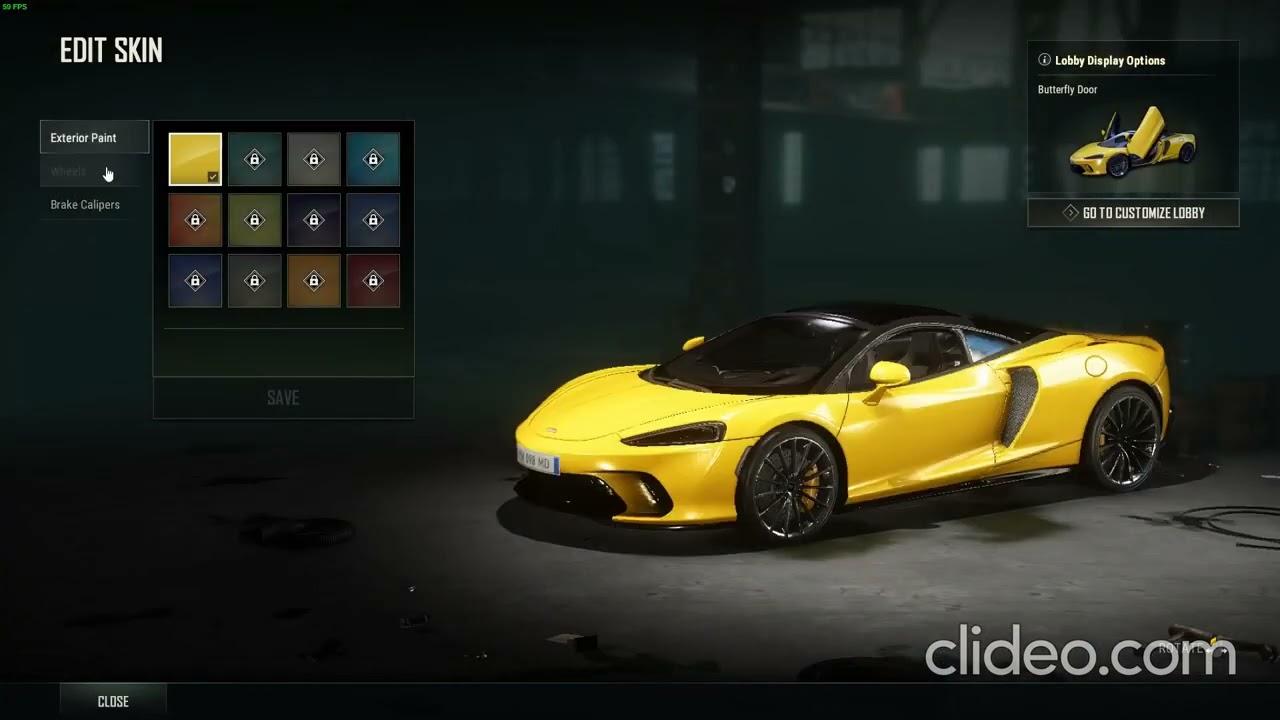This screenshot has height=720, width=1280.
Task: Choose the locked amber orange paint swatch
Action: (313, 281)
